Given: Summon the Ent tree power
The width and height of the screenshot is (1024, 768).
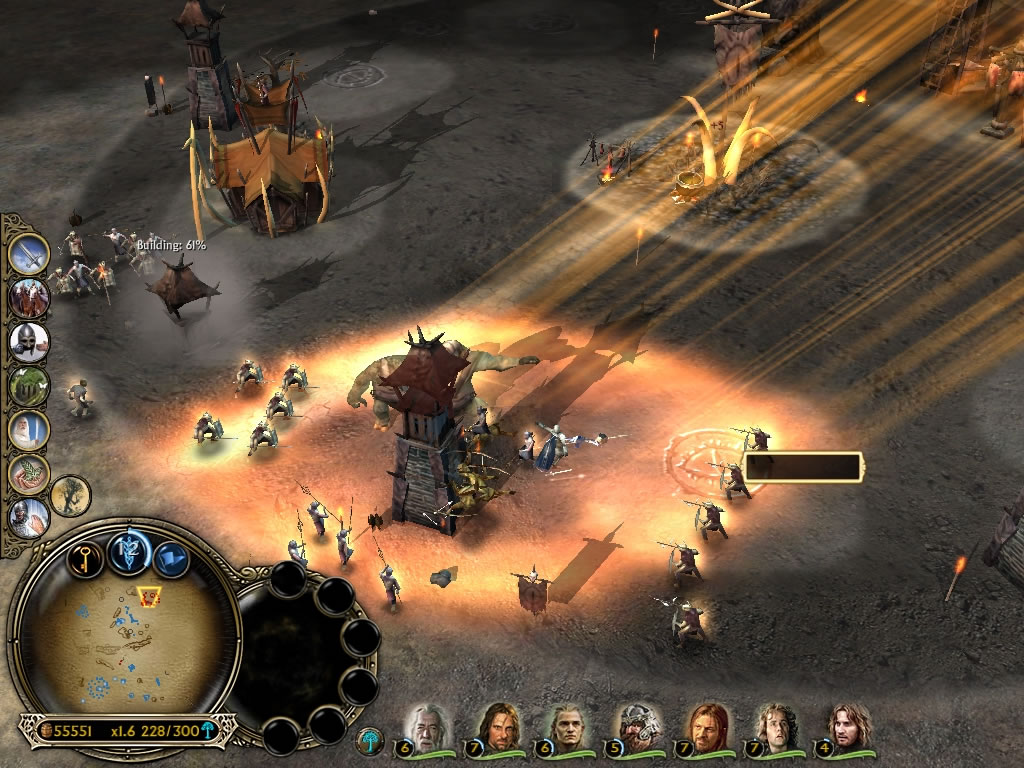Looking at the screenshot, I should click(71, 496).
